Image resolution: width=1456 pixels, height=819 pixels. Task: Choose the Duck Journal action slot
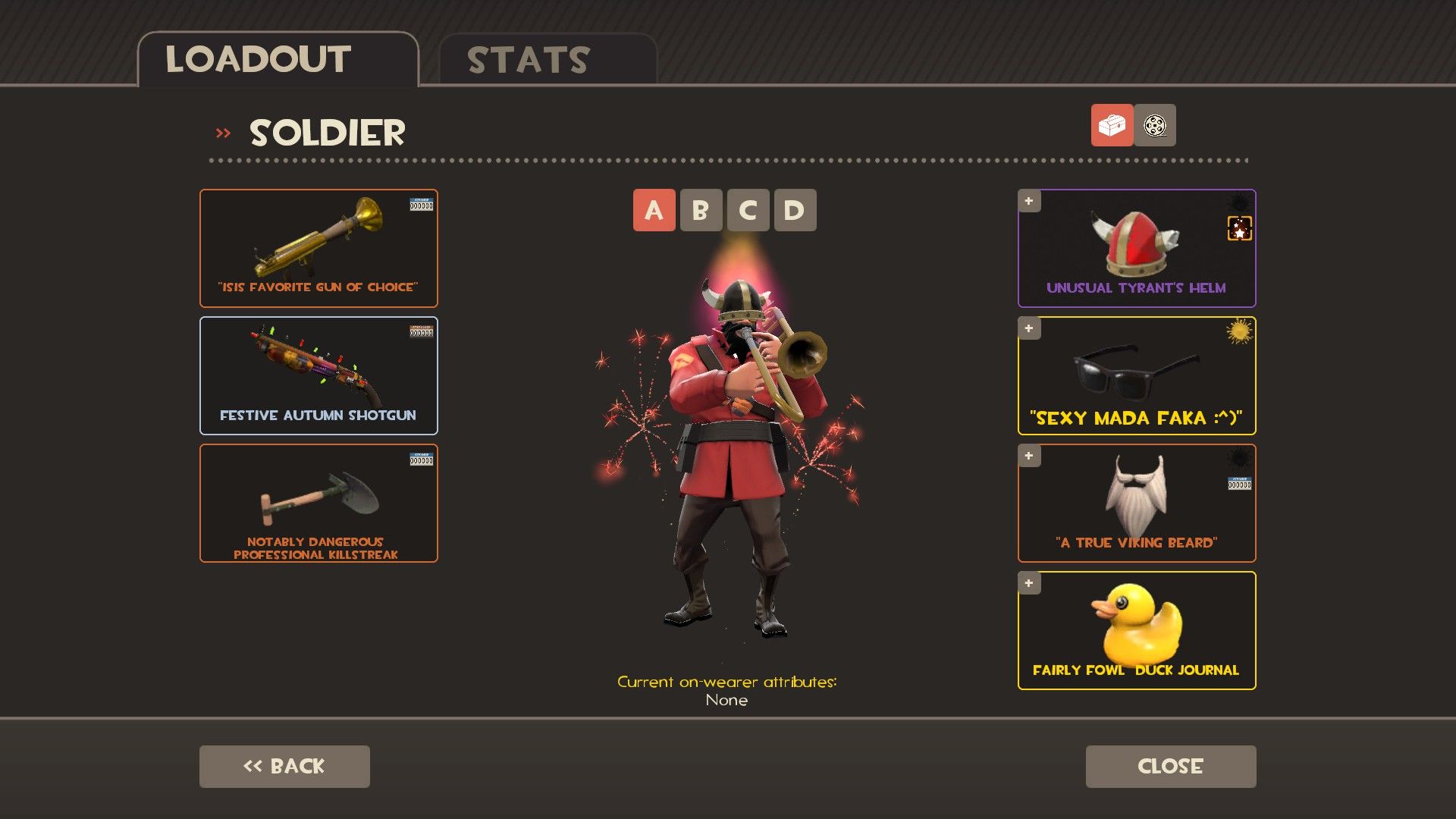pyautogui.click(x=1136, y=630)
